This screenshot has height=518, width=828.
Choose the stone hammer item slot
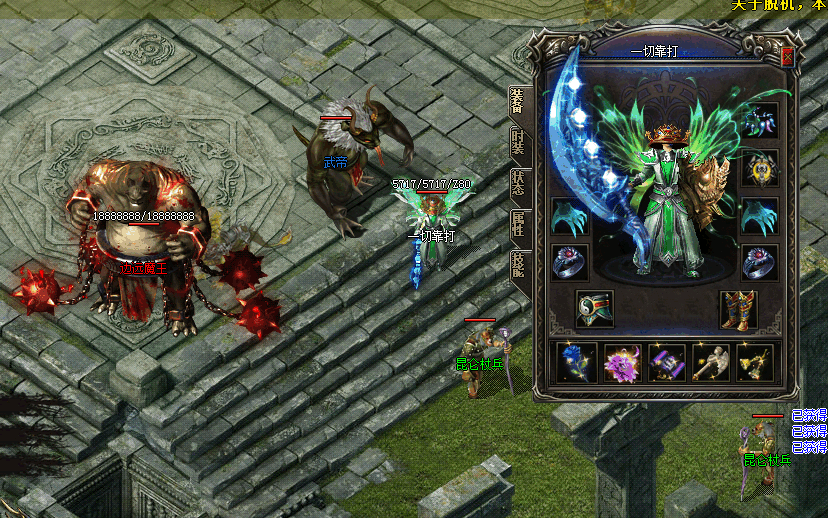click(x=710, y=363)
